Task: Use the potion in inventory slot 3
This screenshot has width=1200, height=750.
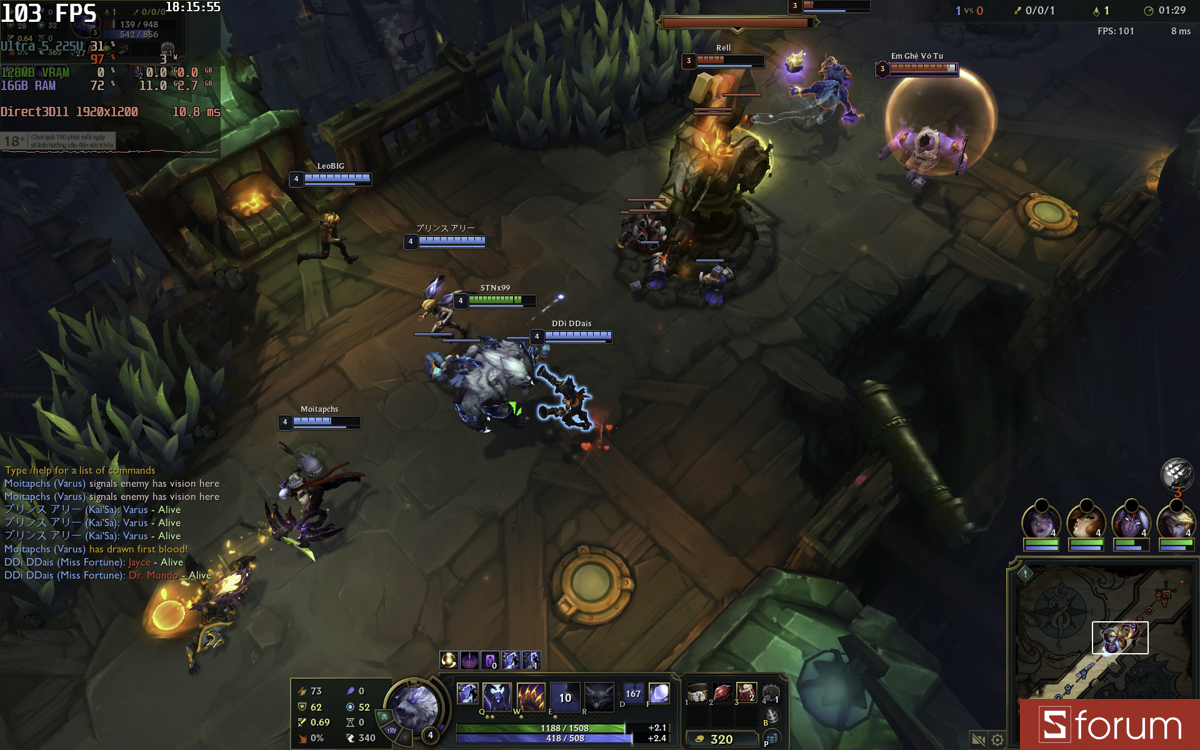Action: [x=746, y=693]
